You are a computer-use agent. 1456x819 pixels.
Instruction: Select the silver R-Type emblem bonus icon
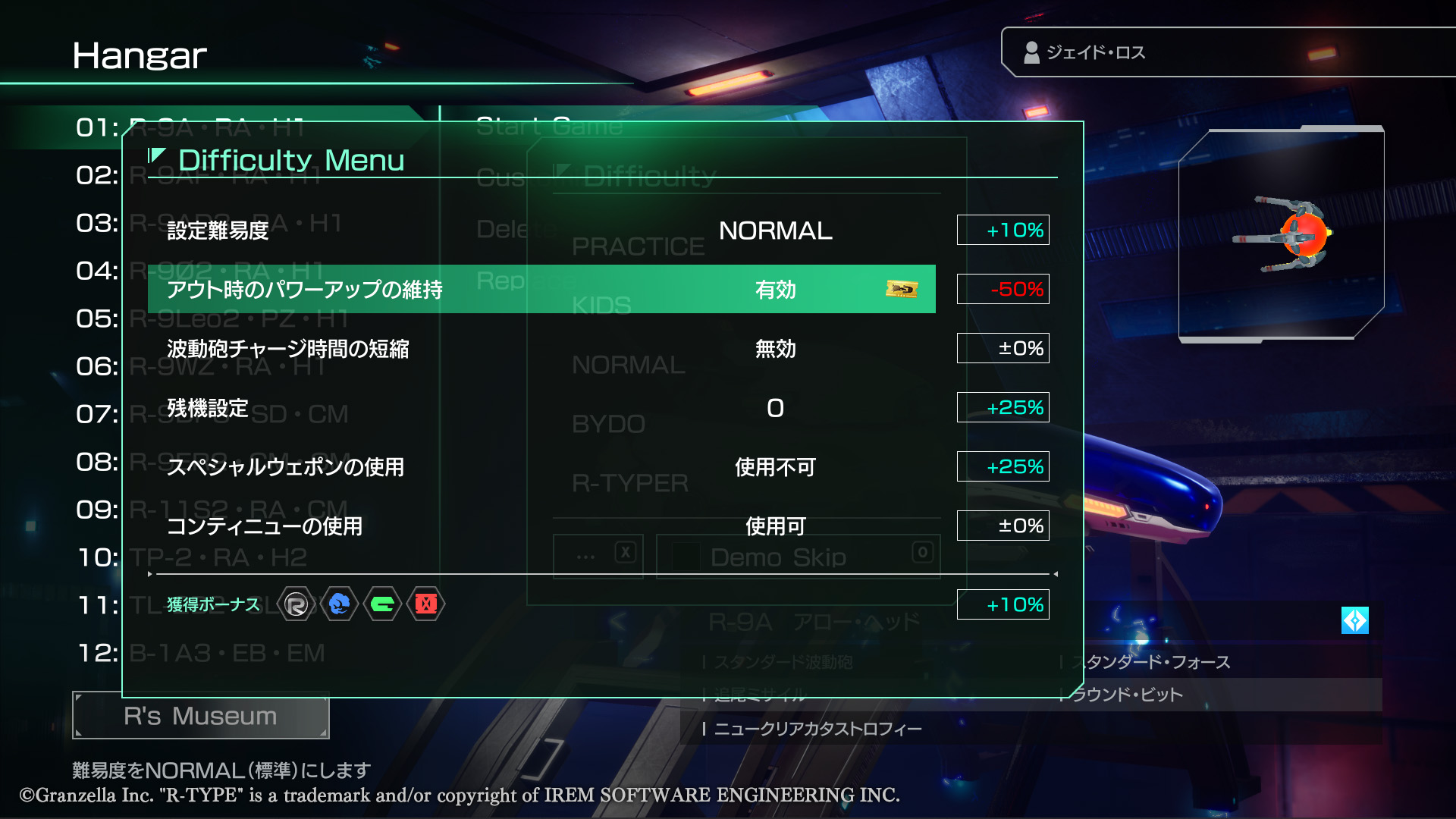296,605
